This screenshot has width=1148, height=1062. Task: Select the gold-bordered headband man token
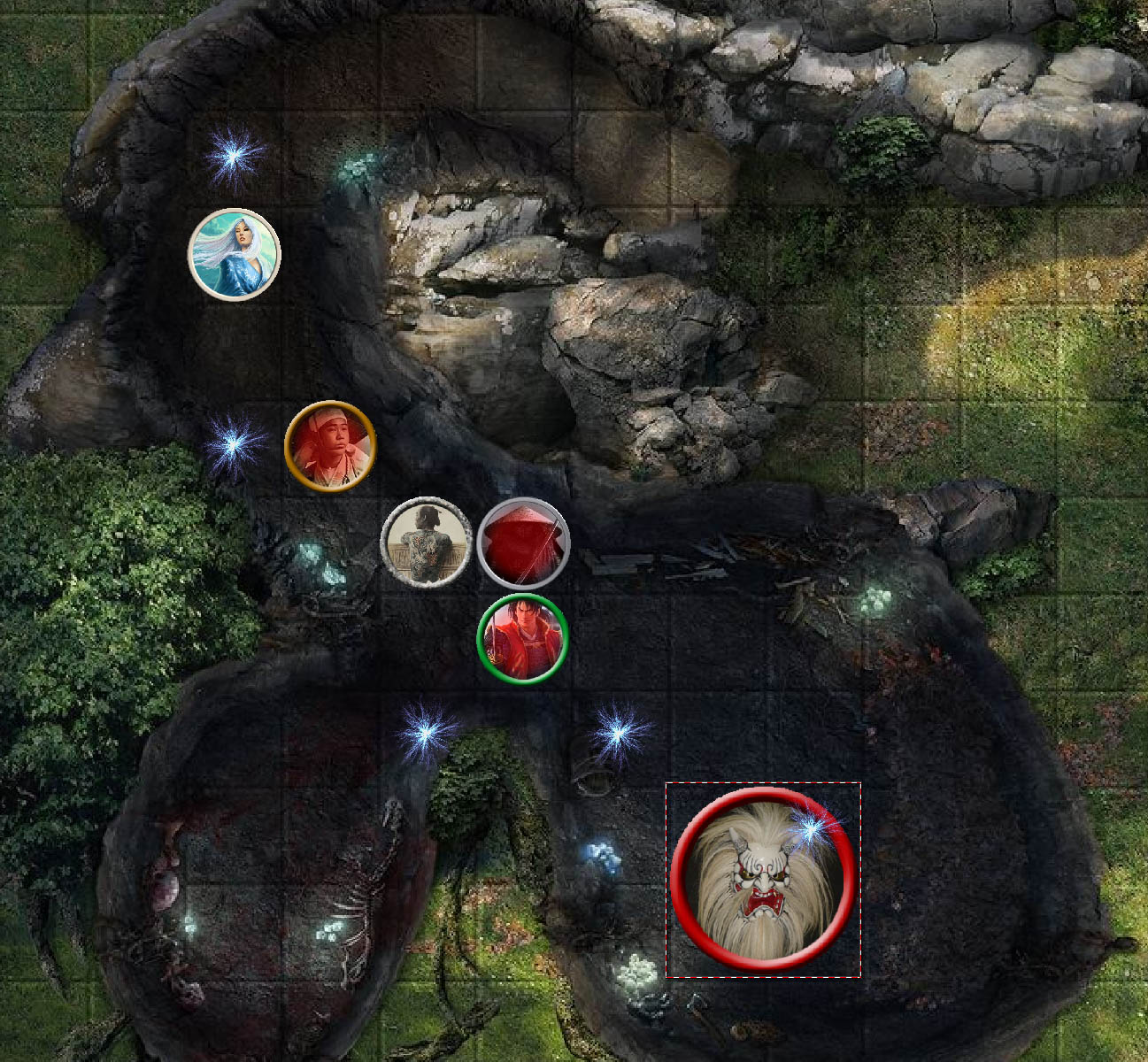(x=330, y=445)
